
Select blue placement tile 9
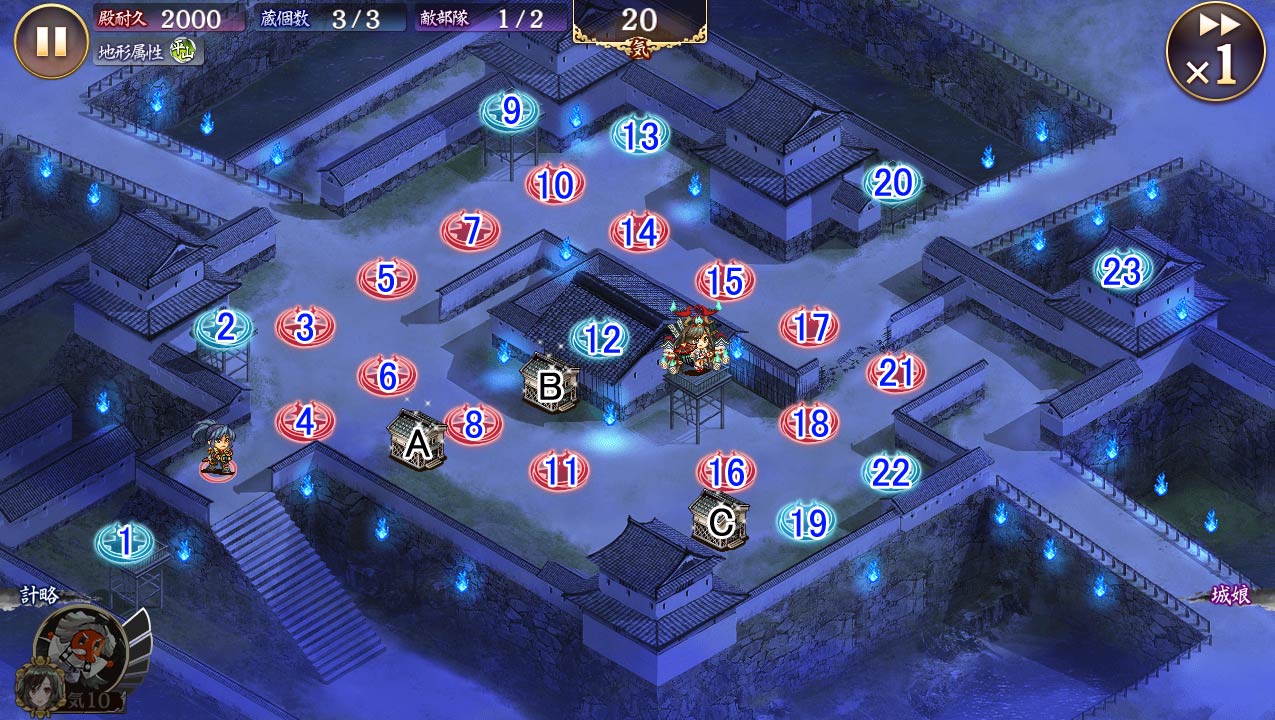pyautogui.click(x=510, y=112)
